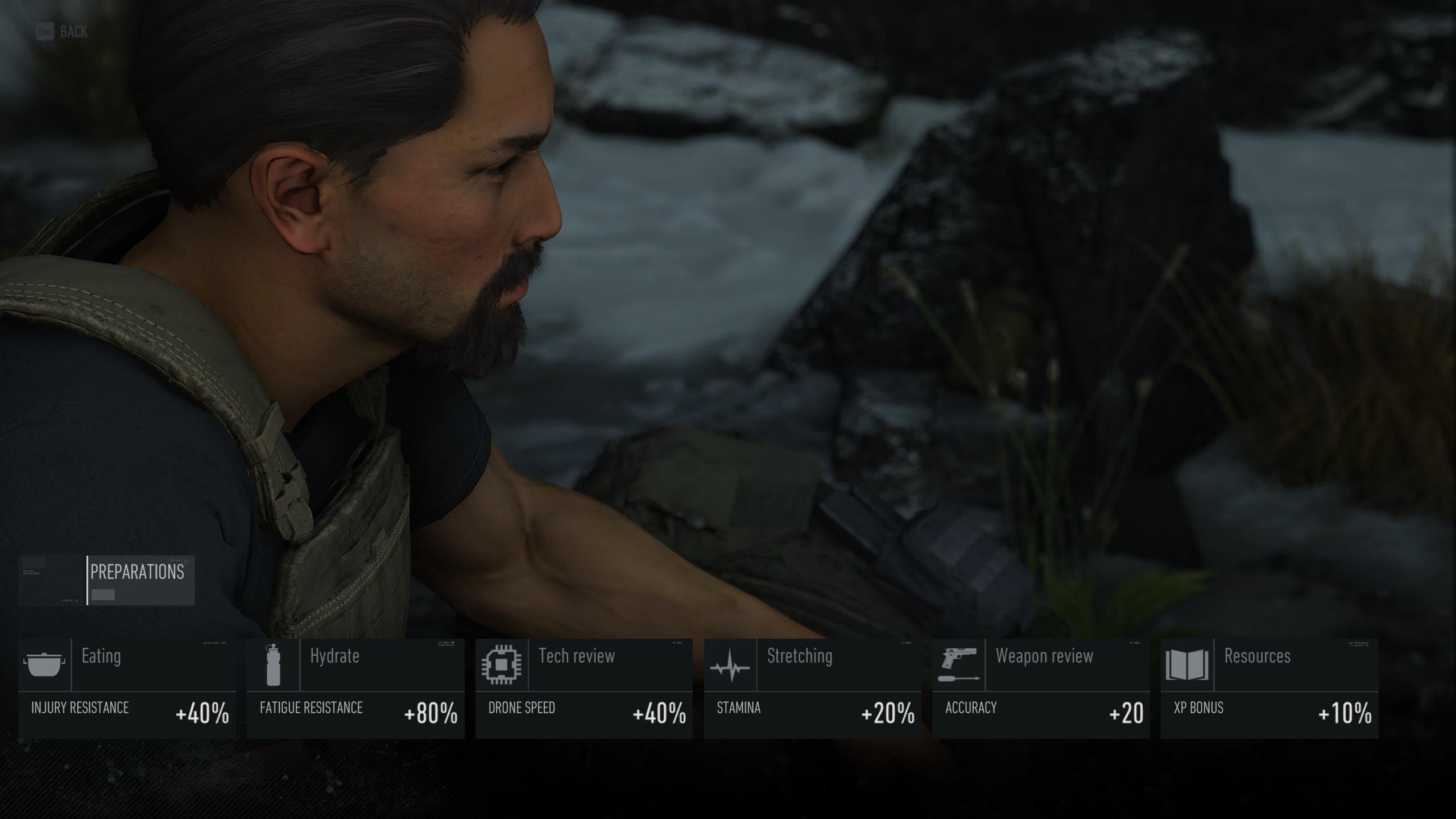Image resolution: width=1456 pixels, height=819 pixels.
Task: Select the Resources XP bonus card
Action: coord(1269,688)
